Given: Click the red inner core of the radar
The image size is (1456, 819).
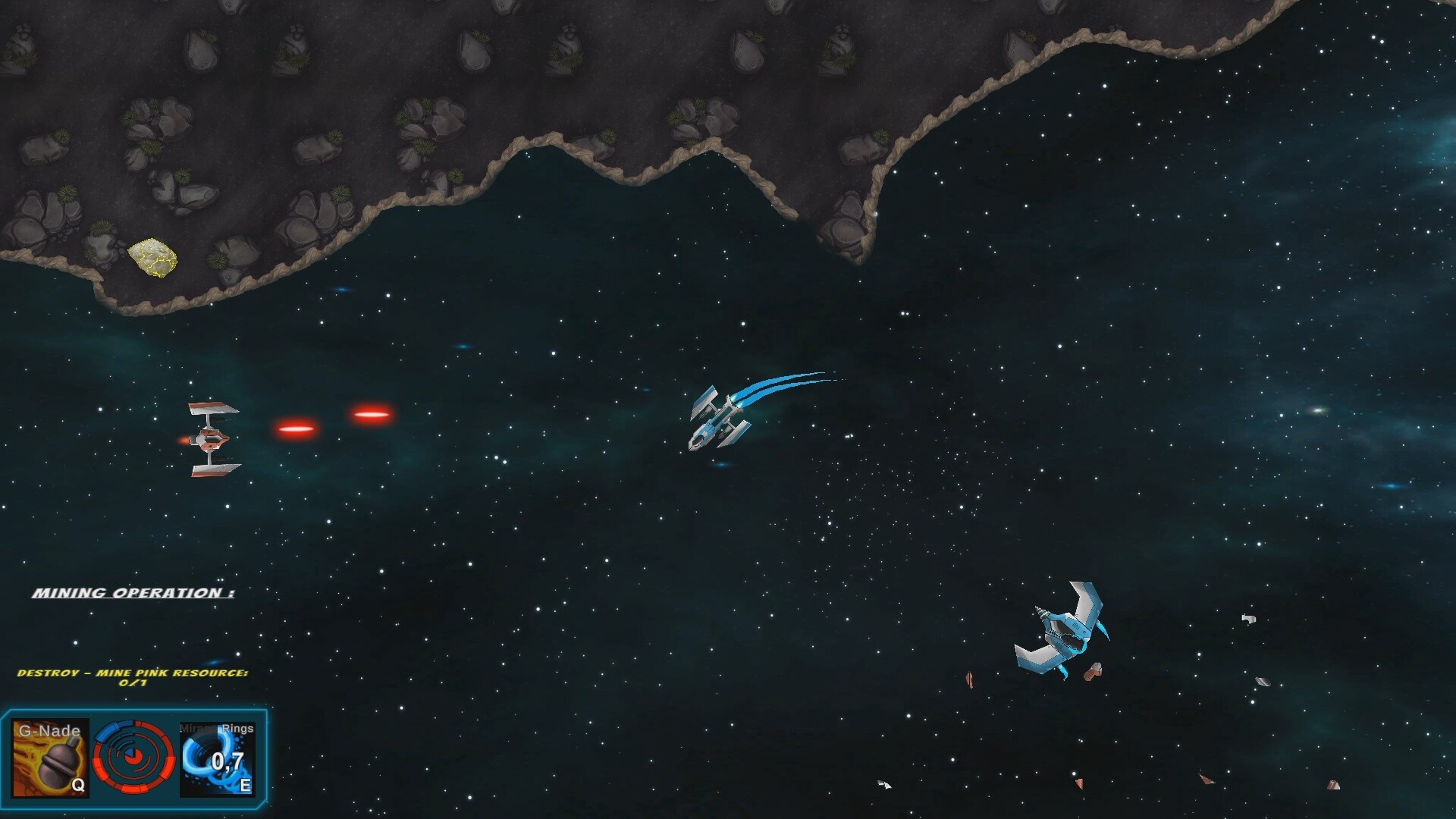Looking at the screenshot, I should coord(133,755).
